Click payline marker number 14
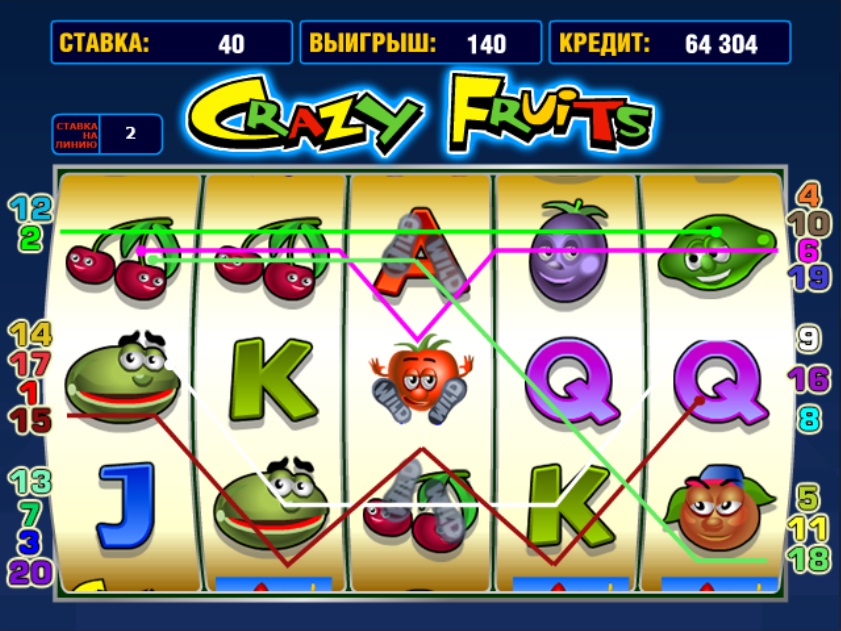Viewport: 841px width, 631px height. 30,335
